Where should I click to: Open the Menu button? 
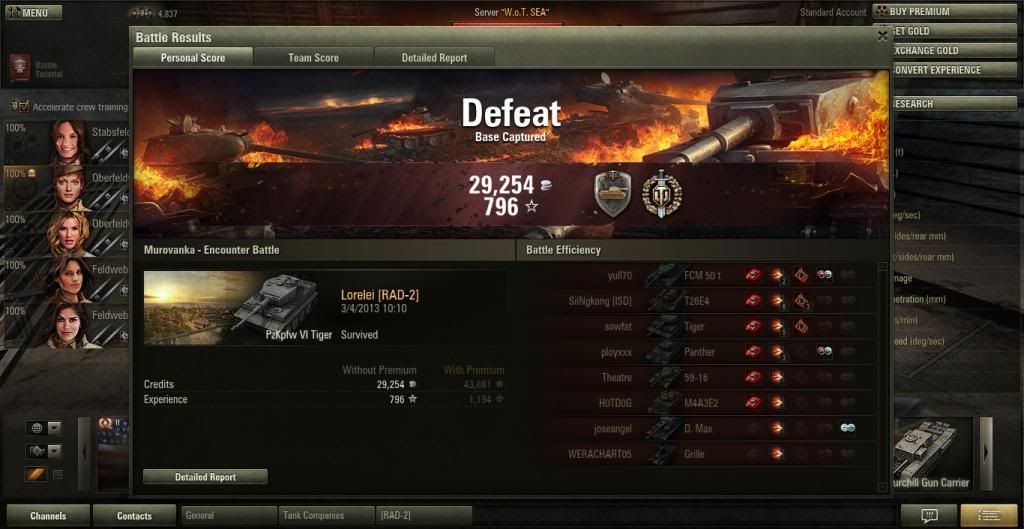[33, 13]
